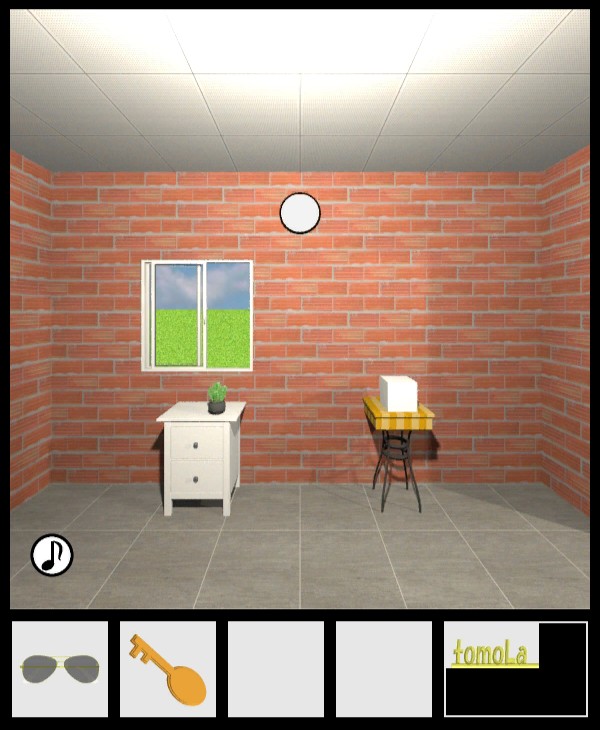Select the orange key inventory slot
The height and width of the screenshot is (730, 600).
coord(168,668)
